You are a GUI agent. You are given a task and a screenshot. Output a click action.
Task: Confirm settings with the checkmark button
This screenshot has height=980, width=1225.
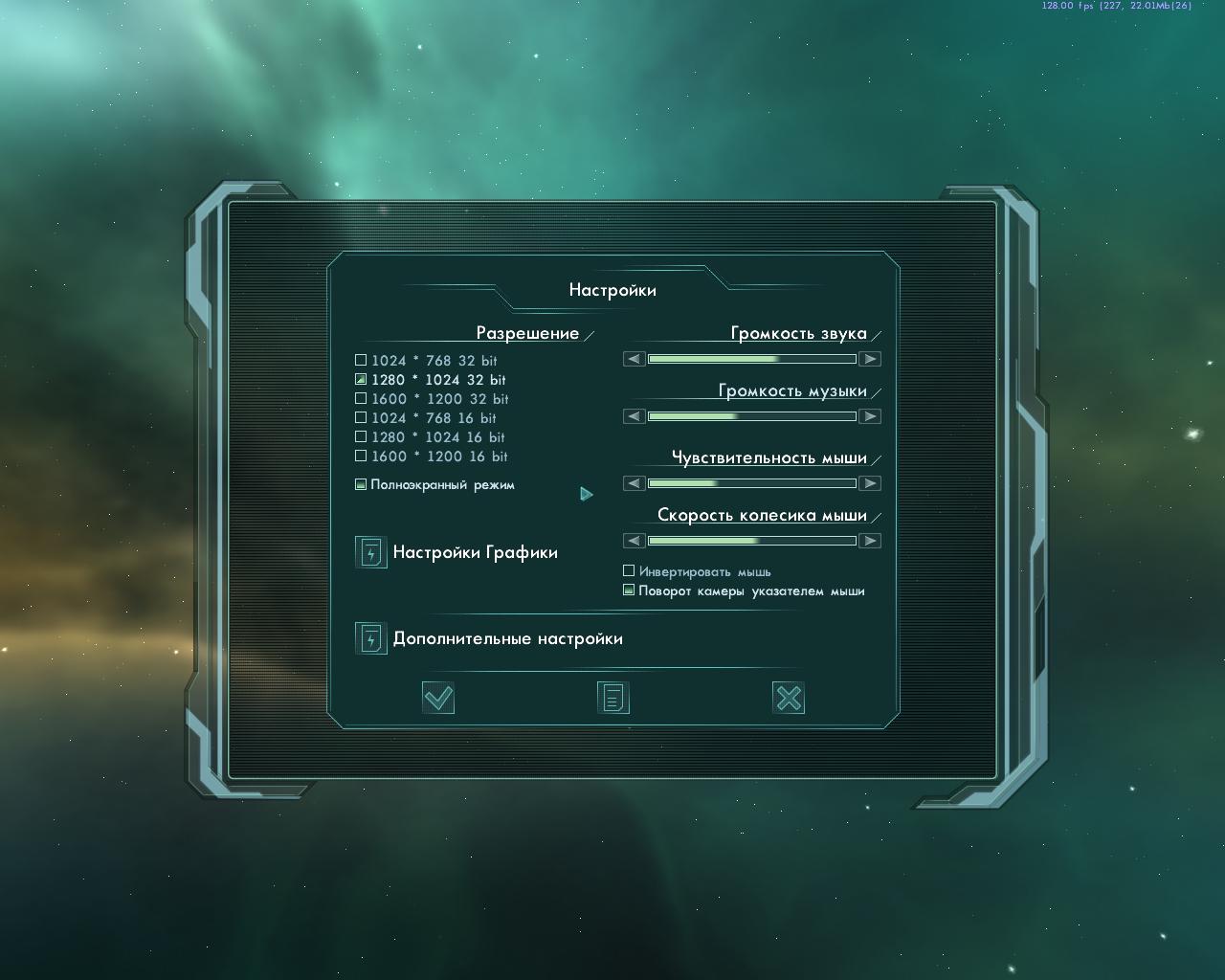click(438, 698)
